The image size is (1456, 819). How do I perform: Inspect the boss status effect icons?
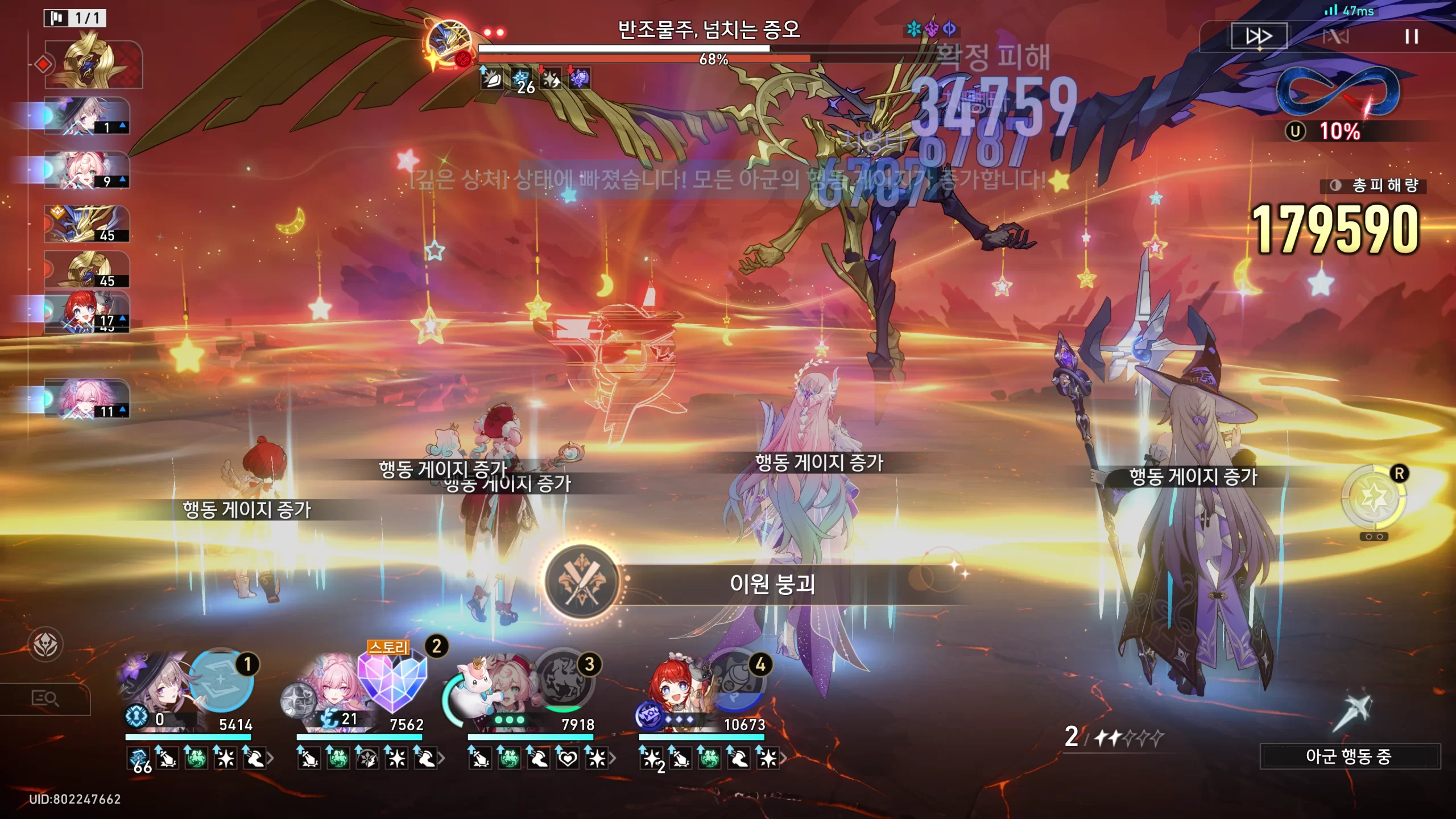(535, 80)
